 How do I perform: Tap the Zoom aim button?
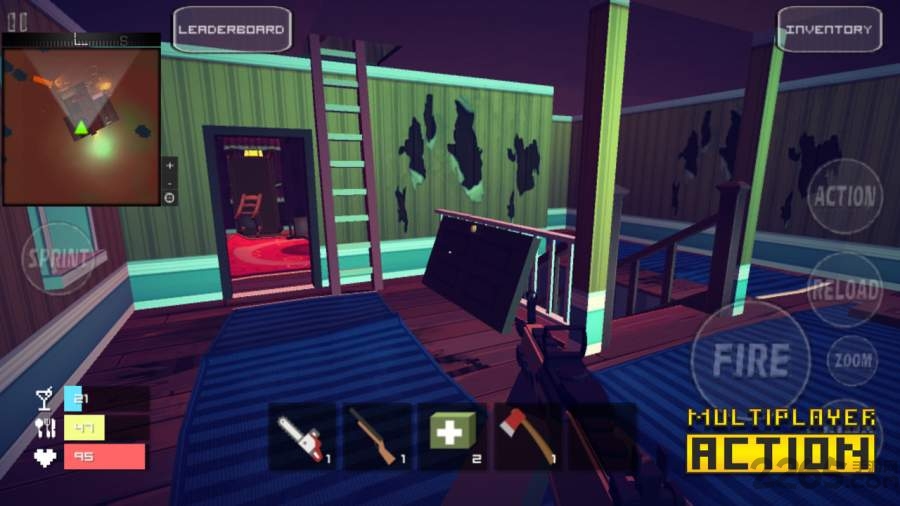coord(852,360)
